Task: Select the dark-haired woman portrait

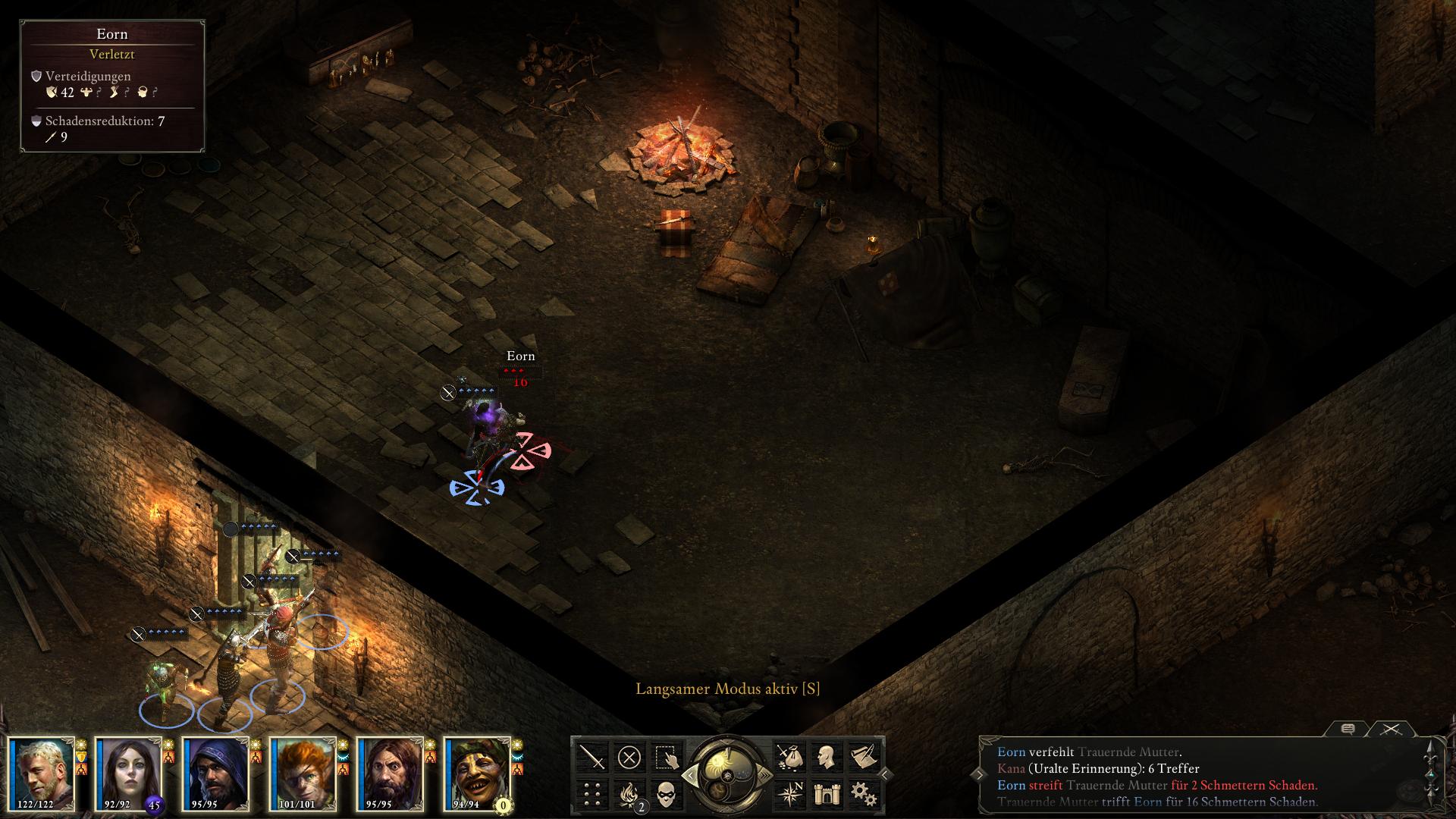Action: [x=128, y=773]
